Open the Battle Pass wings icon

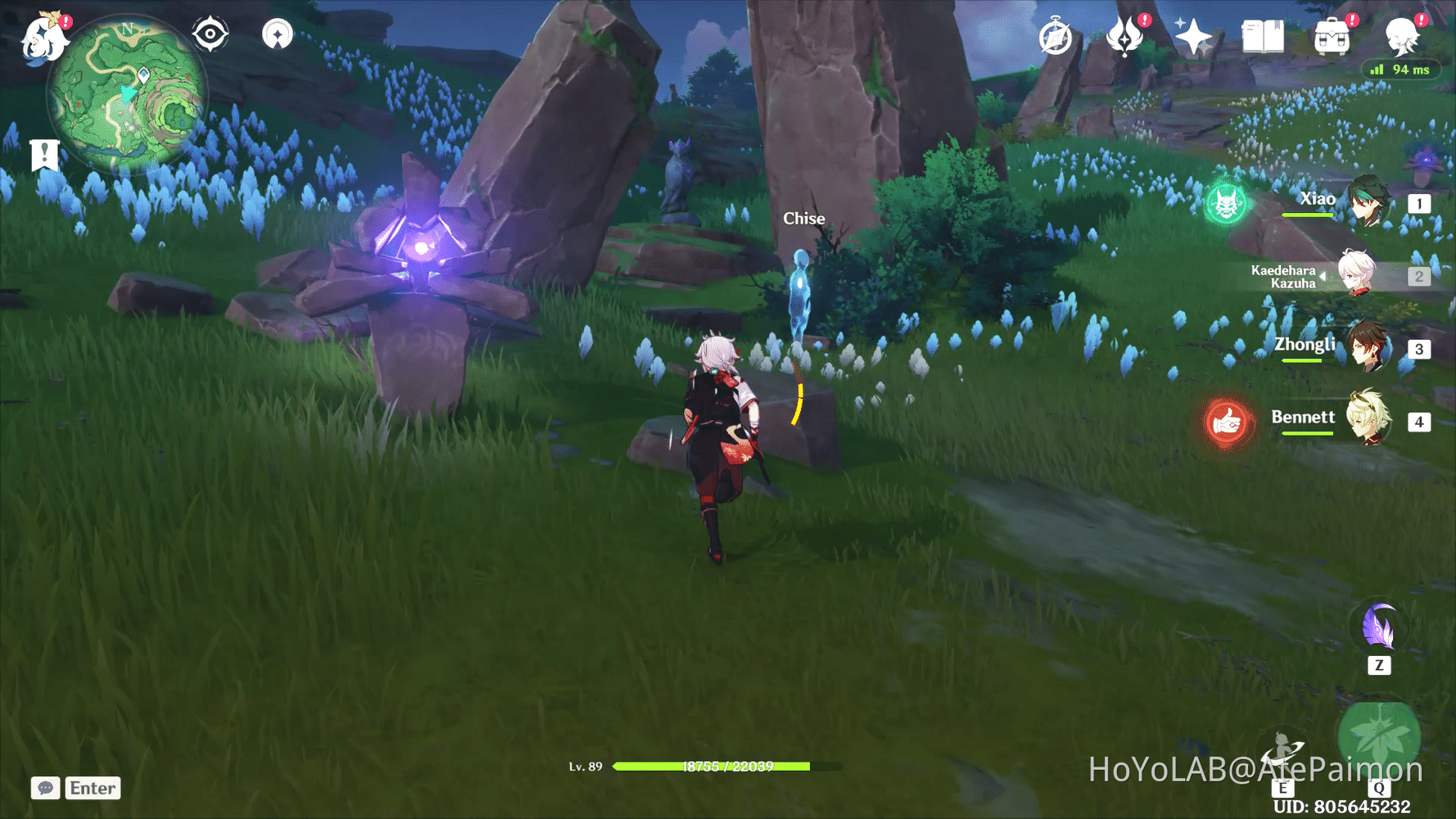pyautogui.click(x=1126, y=36)
